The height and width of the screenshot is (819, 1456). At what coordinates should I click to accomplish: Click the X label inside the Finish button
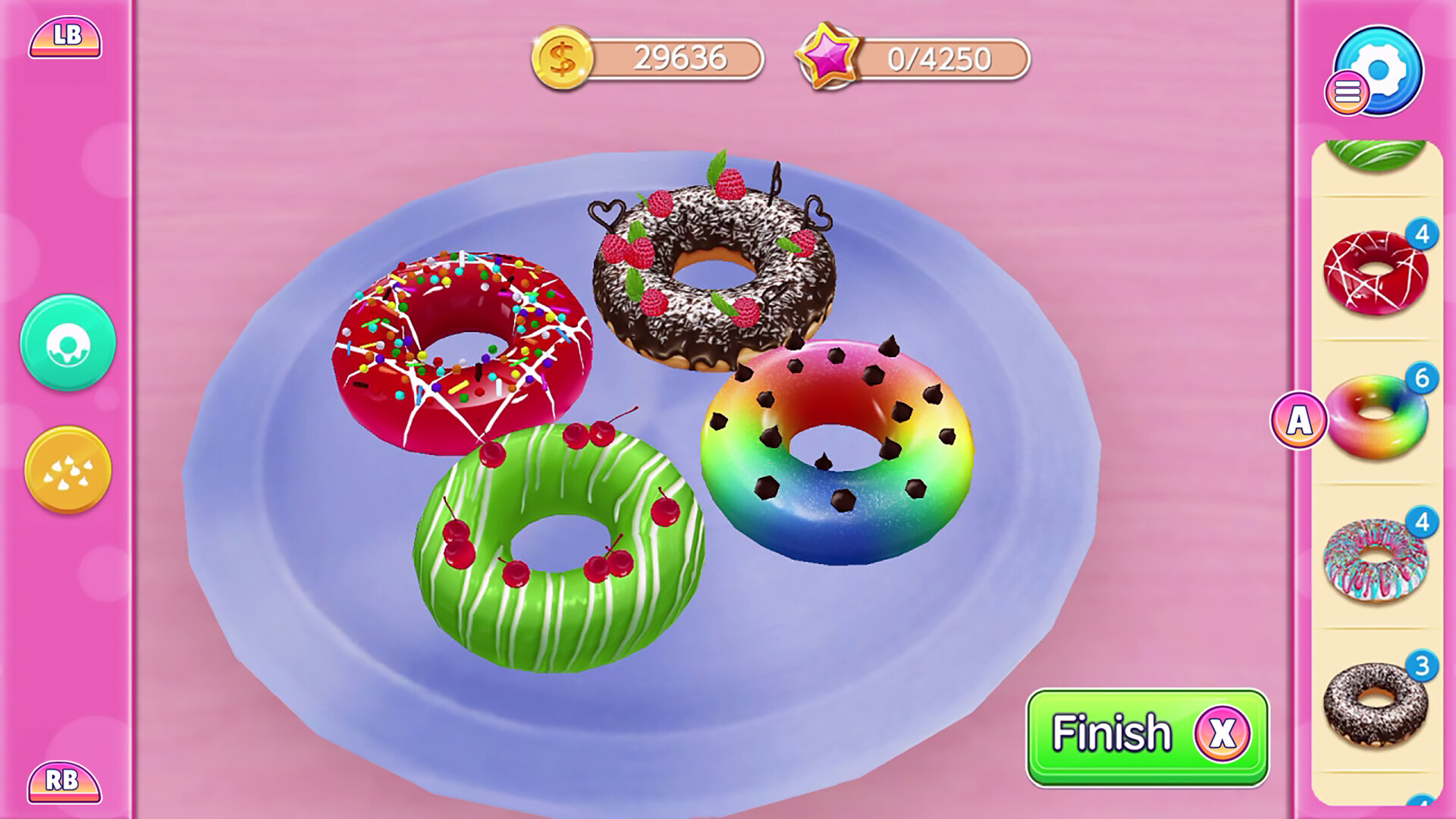(x=1221, y=733)
